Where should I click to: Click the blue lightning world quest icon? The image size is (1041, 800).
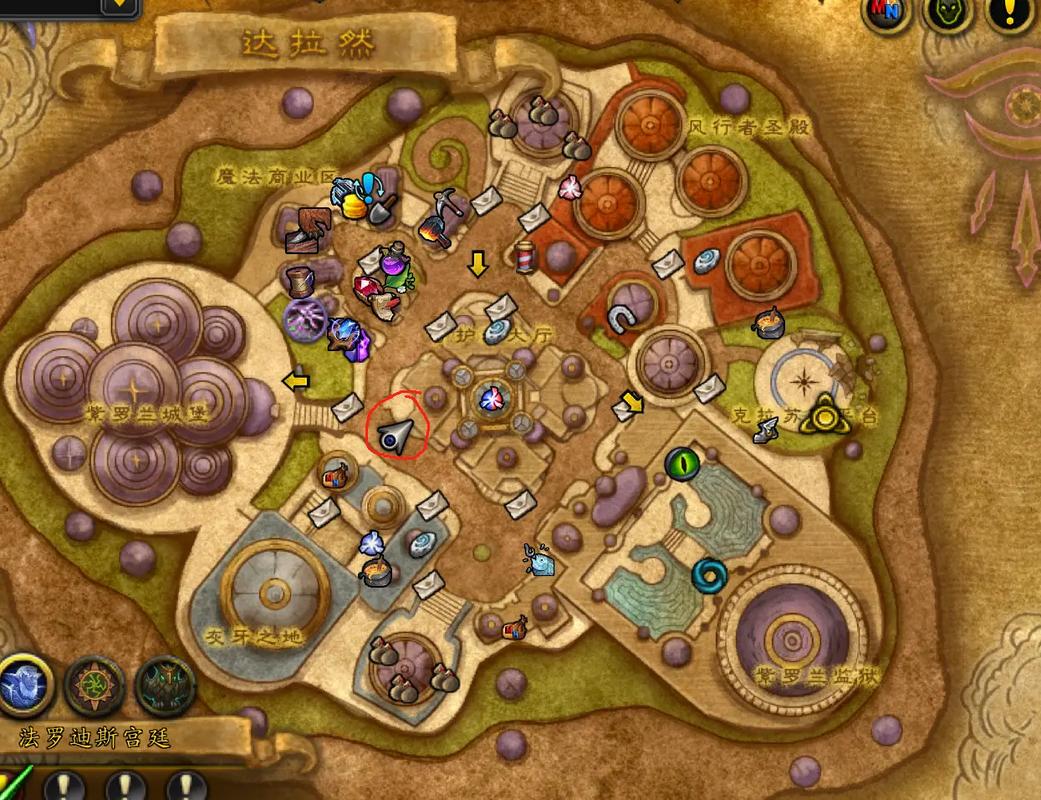coord(24,686)
